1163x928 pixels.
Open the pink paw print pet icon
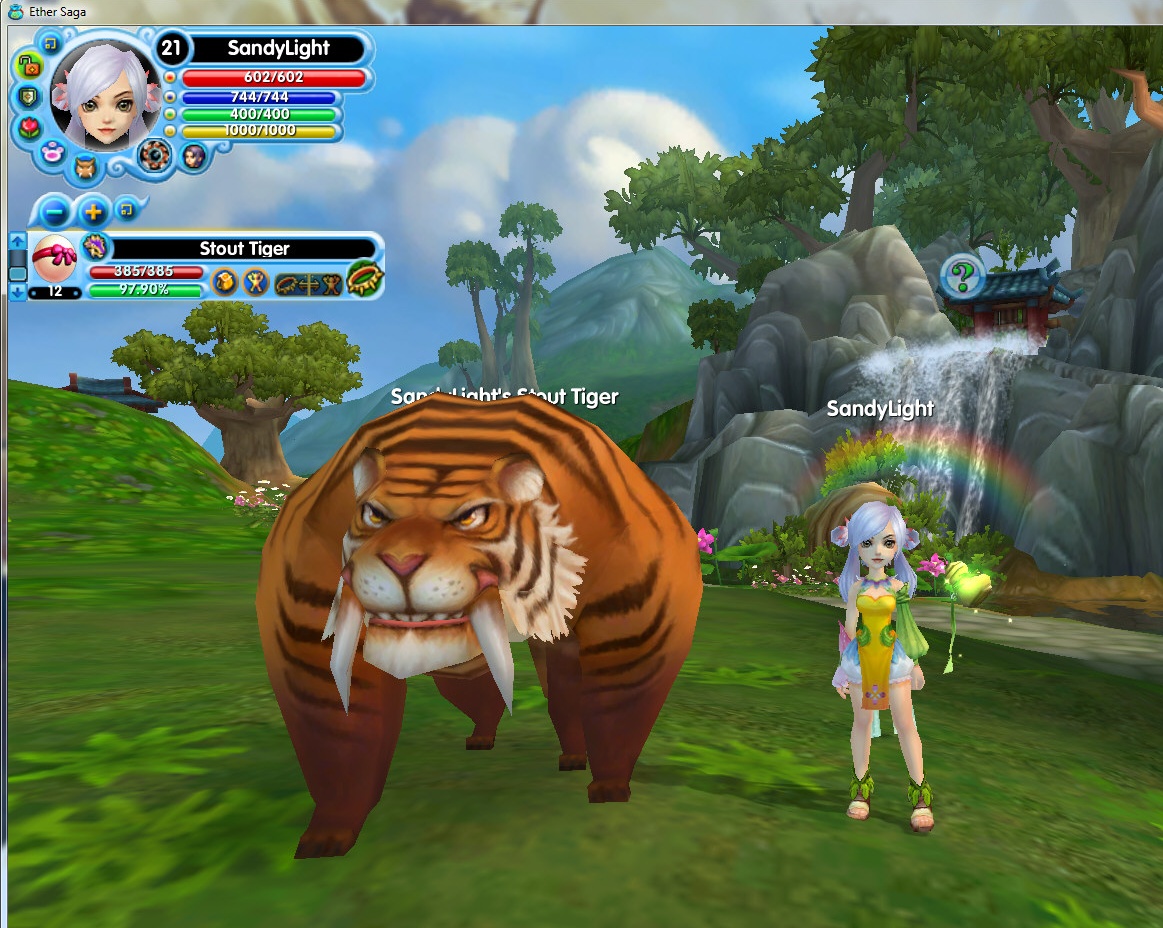53,153
